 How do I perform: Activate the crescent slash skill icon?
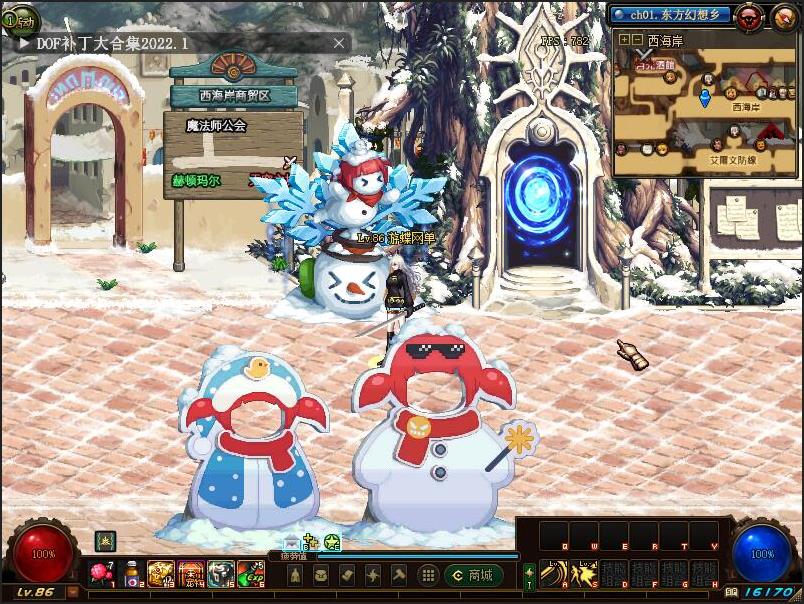pyautogui.click(x=553, y=573)
